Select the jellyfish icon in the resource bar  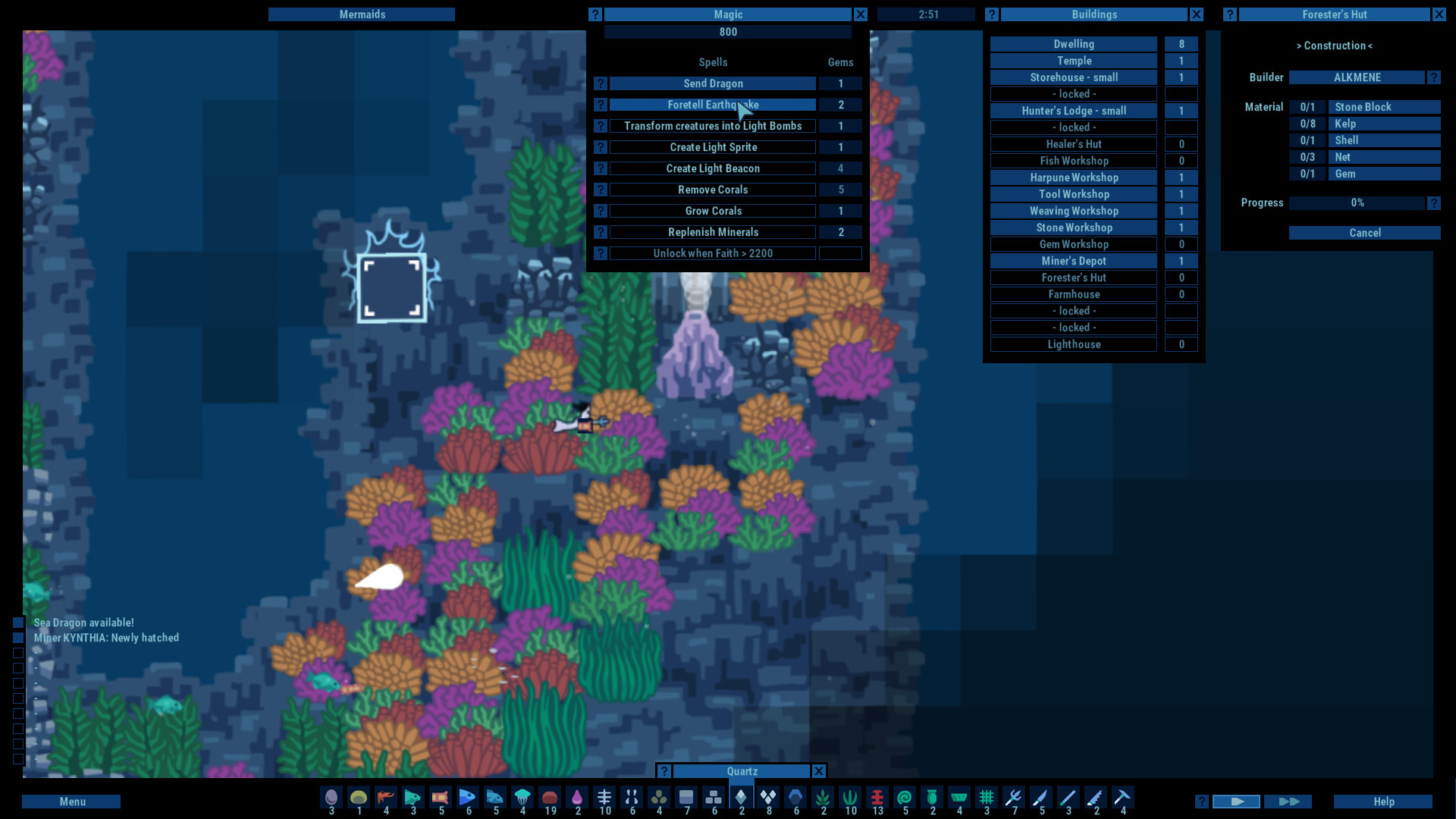(522, 799)
